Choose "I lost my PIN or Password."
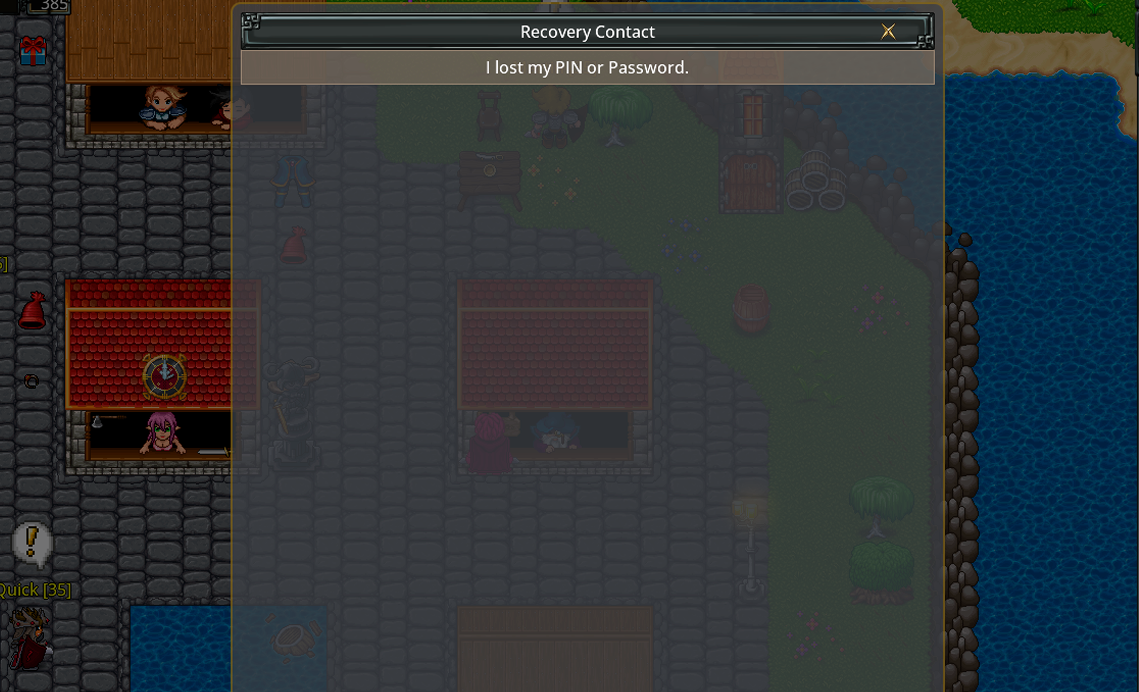Viewport: 1139px width, 692px height. (x=587, y=68)
